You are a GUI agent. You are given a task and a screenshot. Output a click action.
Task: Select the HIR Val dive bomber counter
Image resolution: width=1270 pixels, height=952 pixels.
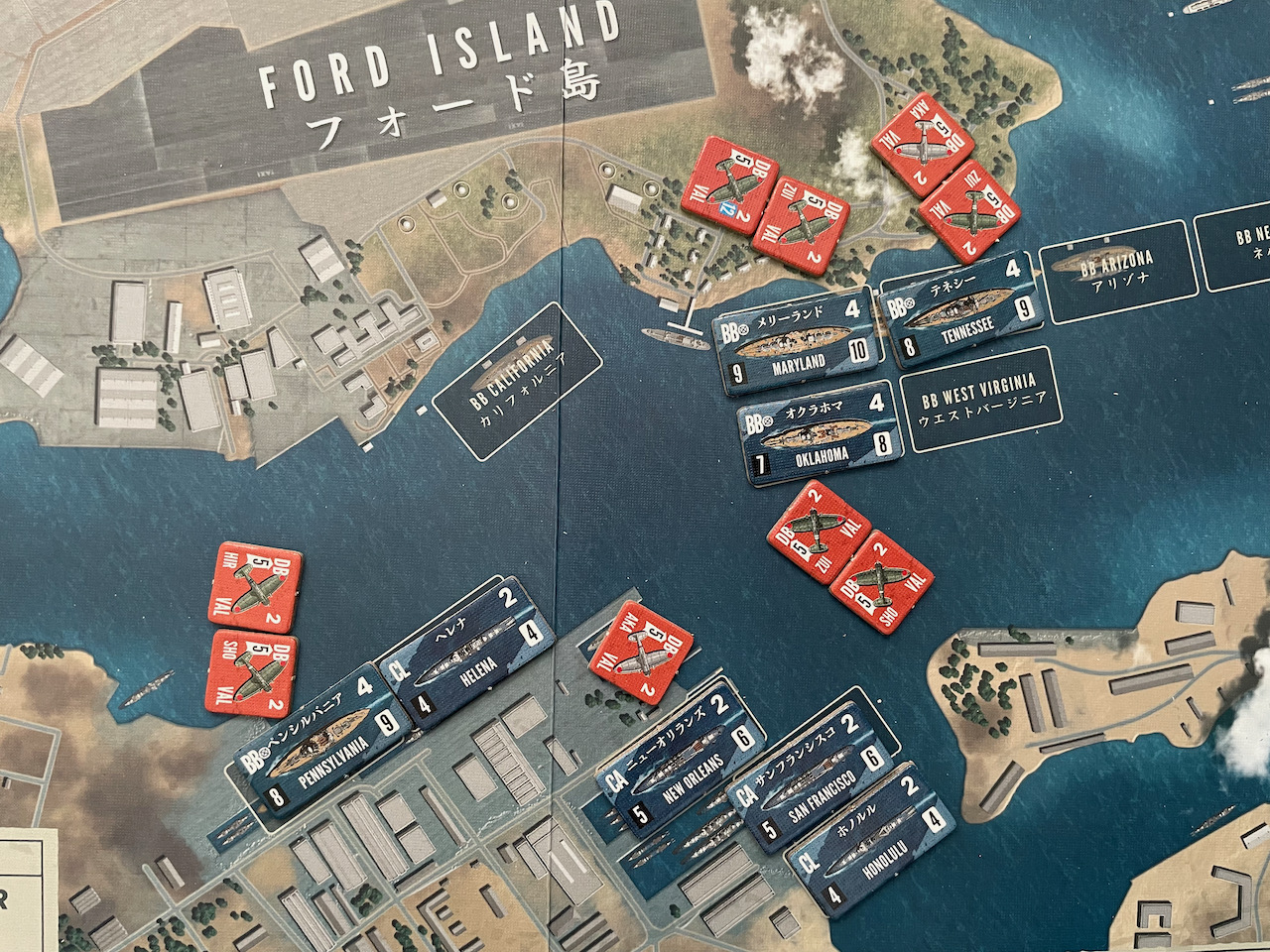coord(254,587)
